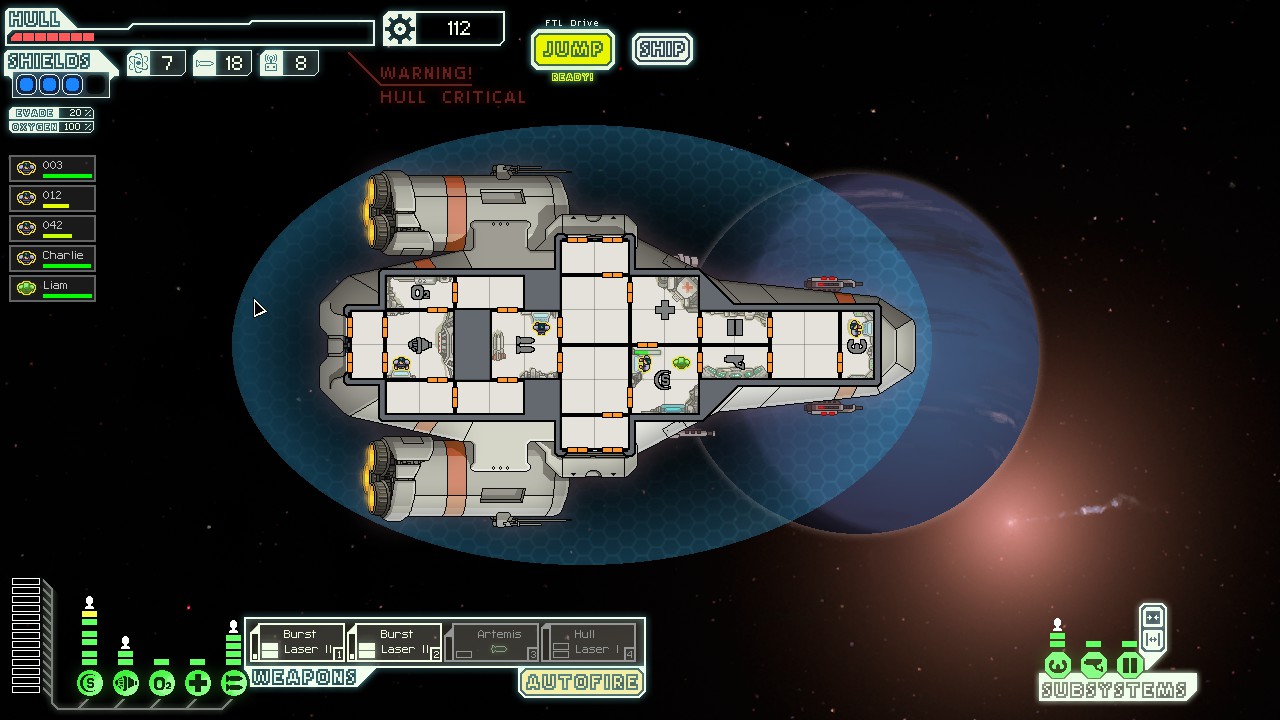Click the sensors subsystem icon

(x=1094, y=665)
